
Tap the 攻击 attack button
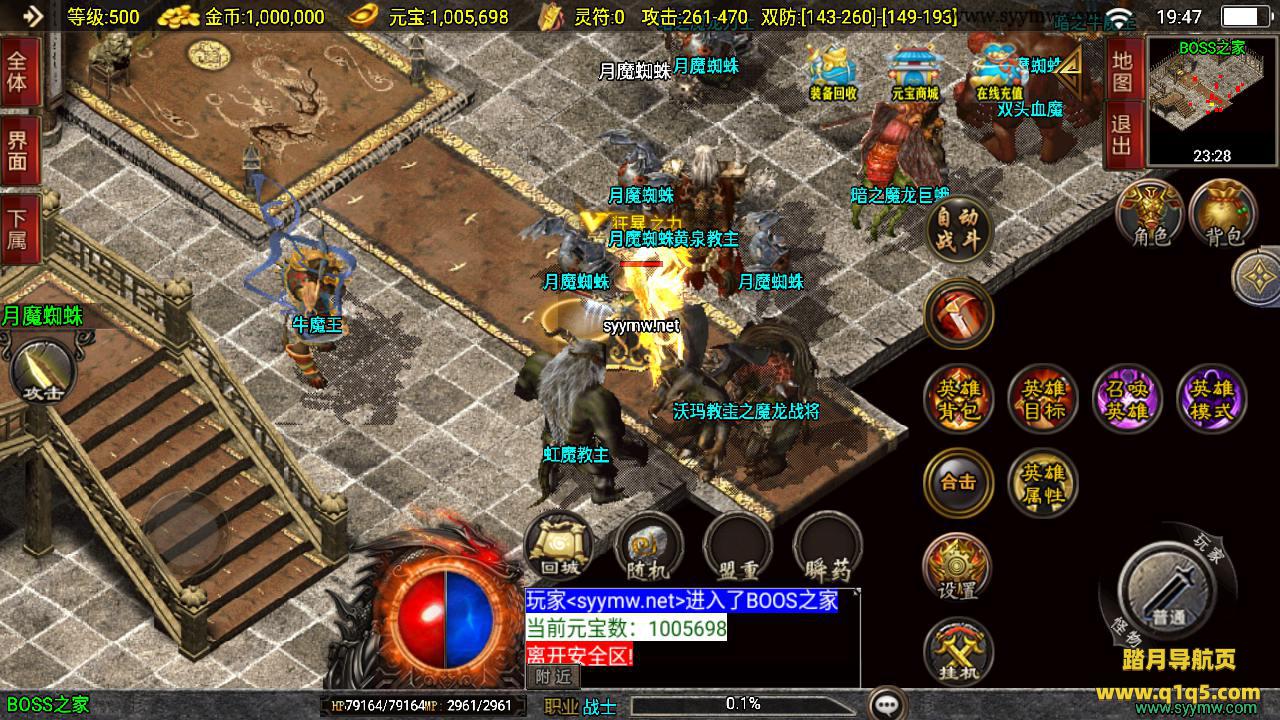click(x=41, y=371)
